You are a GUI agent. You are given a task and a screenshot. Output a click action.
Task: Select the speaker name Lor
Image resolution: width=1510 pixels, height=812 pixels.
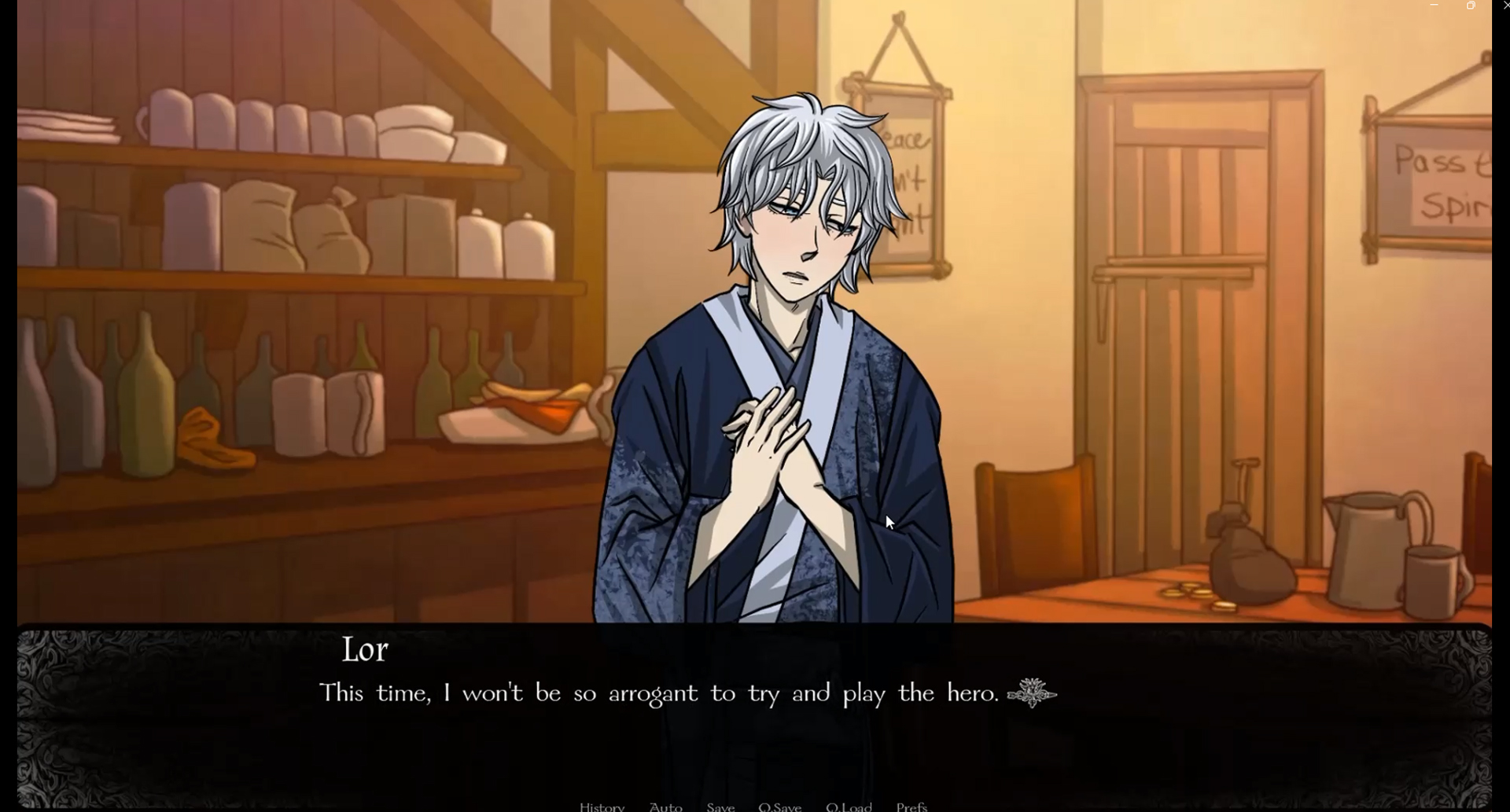pyautogui.click(x=365, y=650)
